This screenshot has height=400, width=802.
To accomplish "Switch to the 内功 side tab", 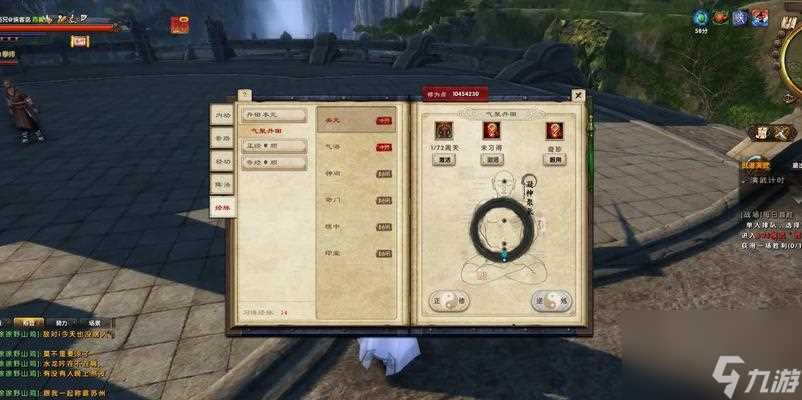I will [x=221, y=115].
